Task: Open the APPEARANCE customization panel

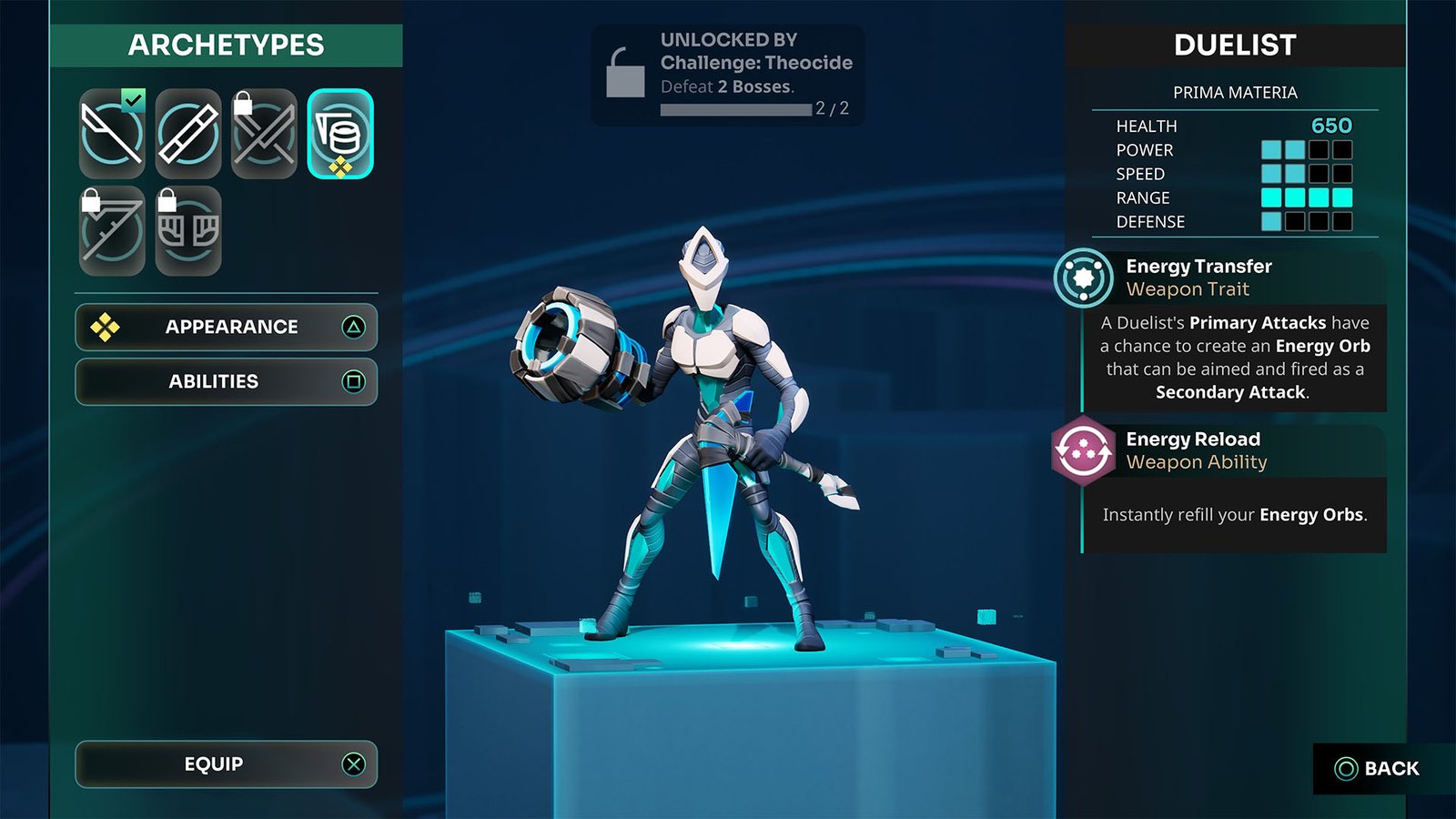Action: 226,327
